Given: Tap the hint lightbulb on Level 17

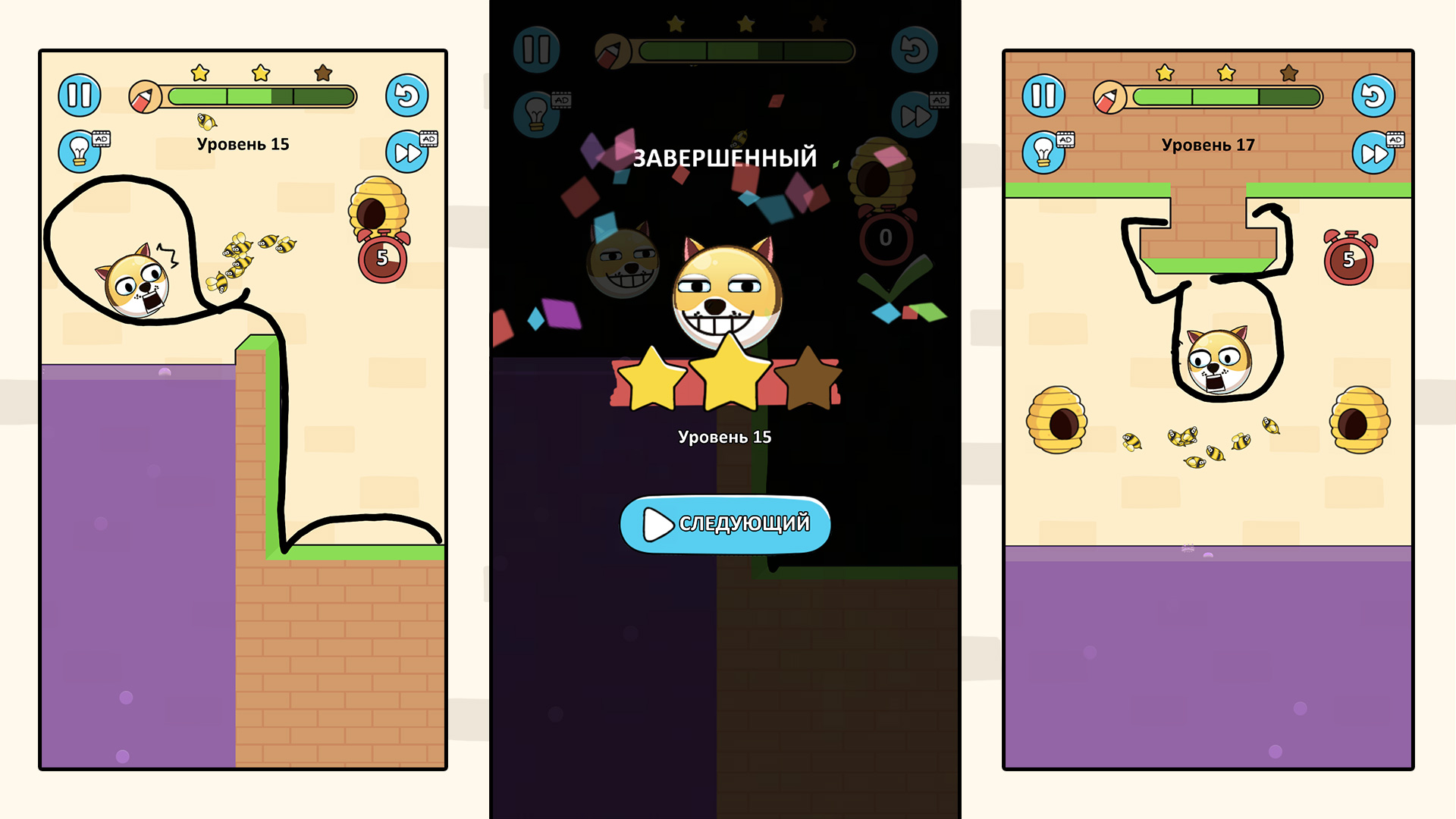Looking at the screenshot, I should pos(1045,150).
